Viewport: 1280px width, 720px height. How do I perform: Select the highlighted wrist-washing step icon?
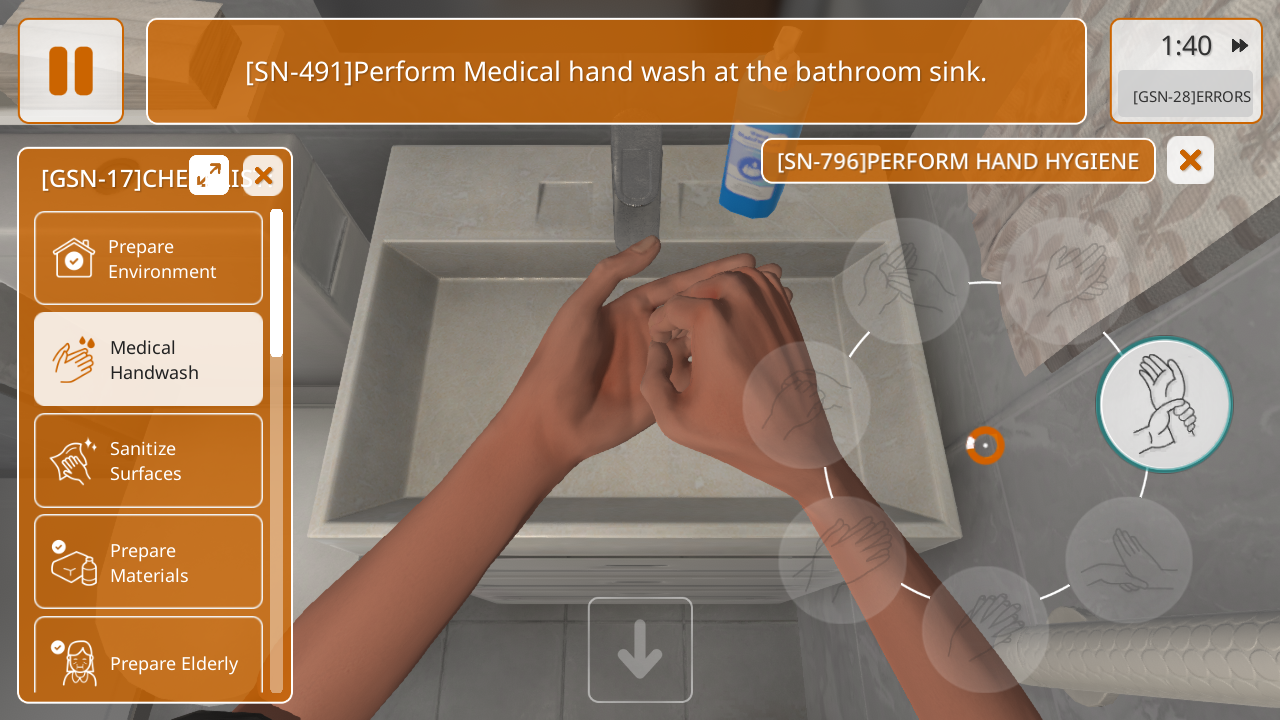pyautogui.click(x=1164, y=404)
